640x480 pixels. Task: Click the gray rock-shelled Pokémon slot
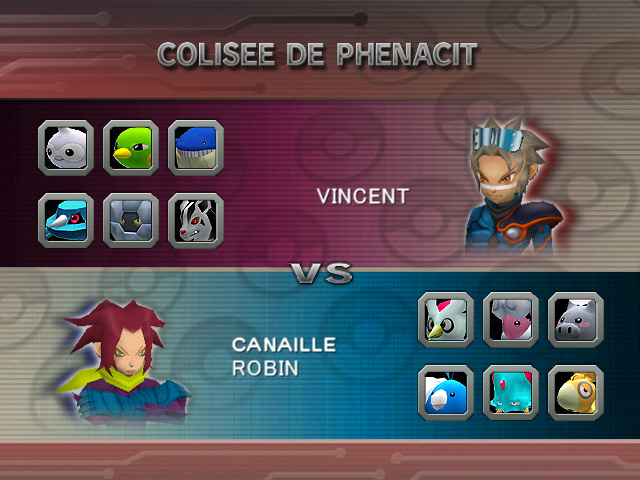131,219
